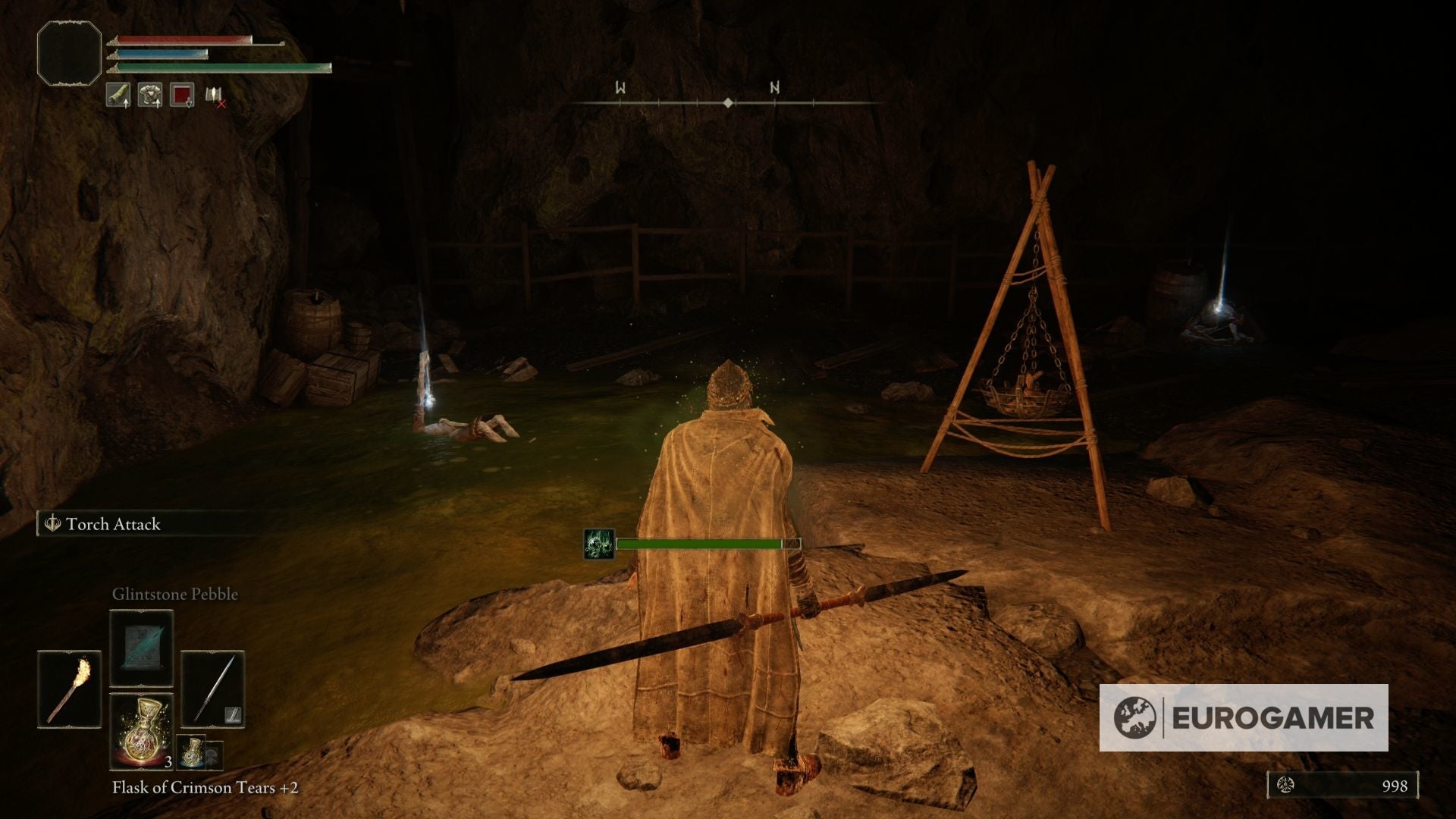Image resolution: width=1456 pixels, height=819 pixels.
Task: Inspect the red square debuff icon
Action: 182,95
